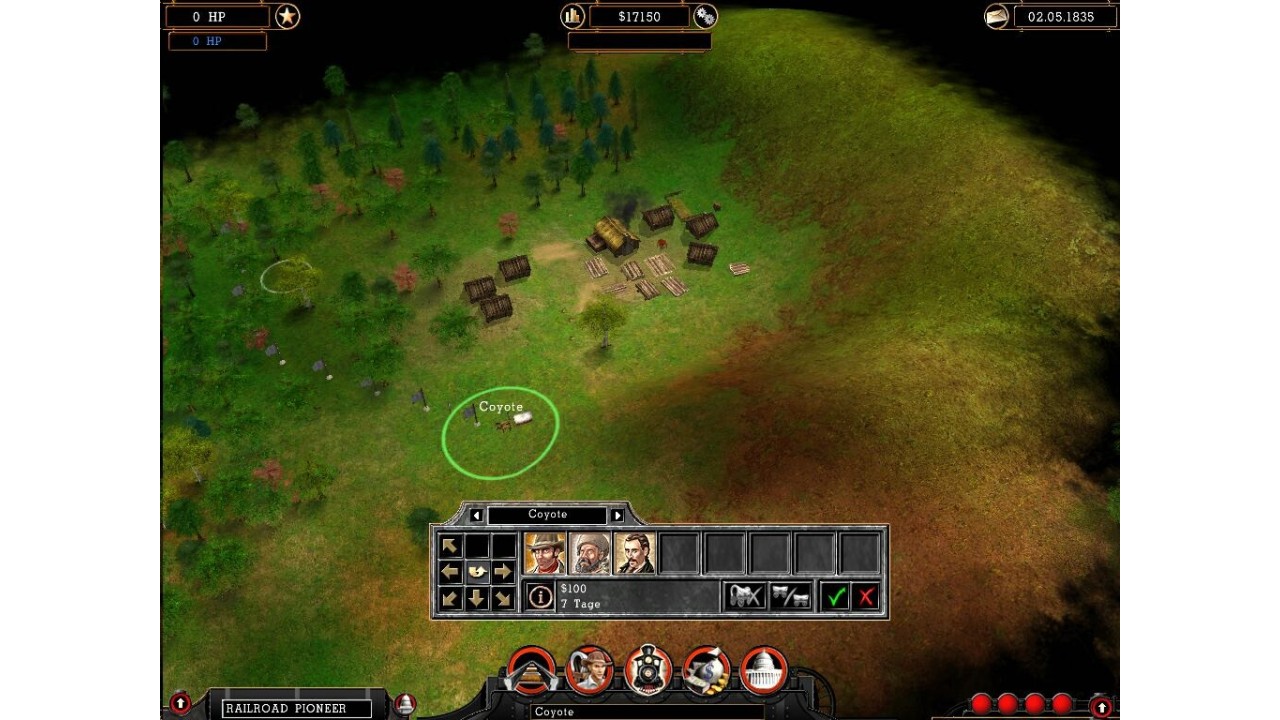Image resolution: width=1280 pixels, height=720 pixels.
Task: Open the railroad track construction menu
Action: click(x=531, y=671)
